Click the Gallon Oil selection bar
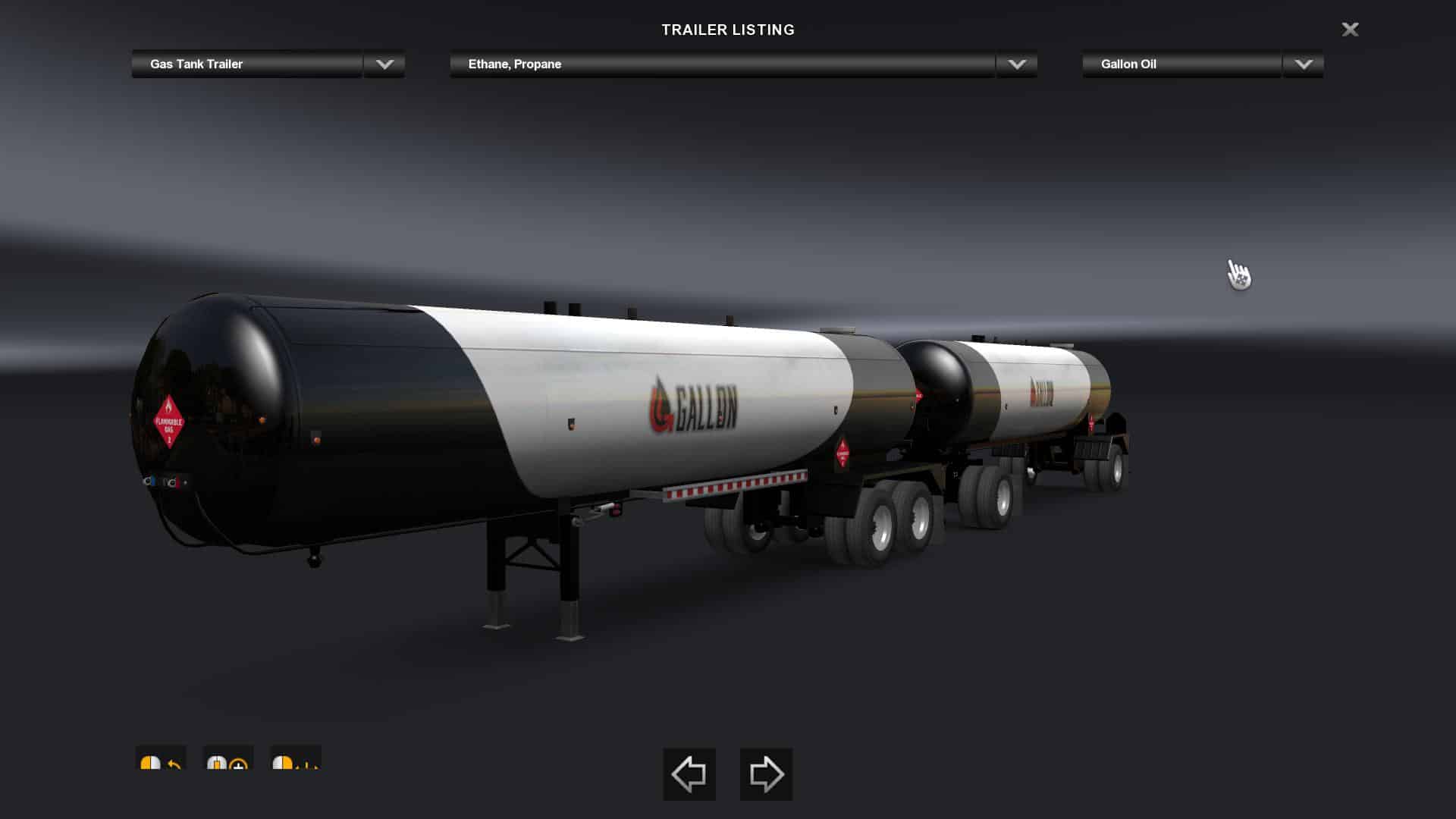 click(x=1180, y=64)
